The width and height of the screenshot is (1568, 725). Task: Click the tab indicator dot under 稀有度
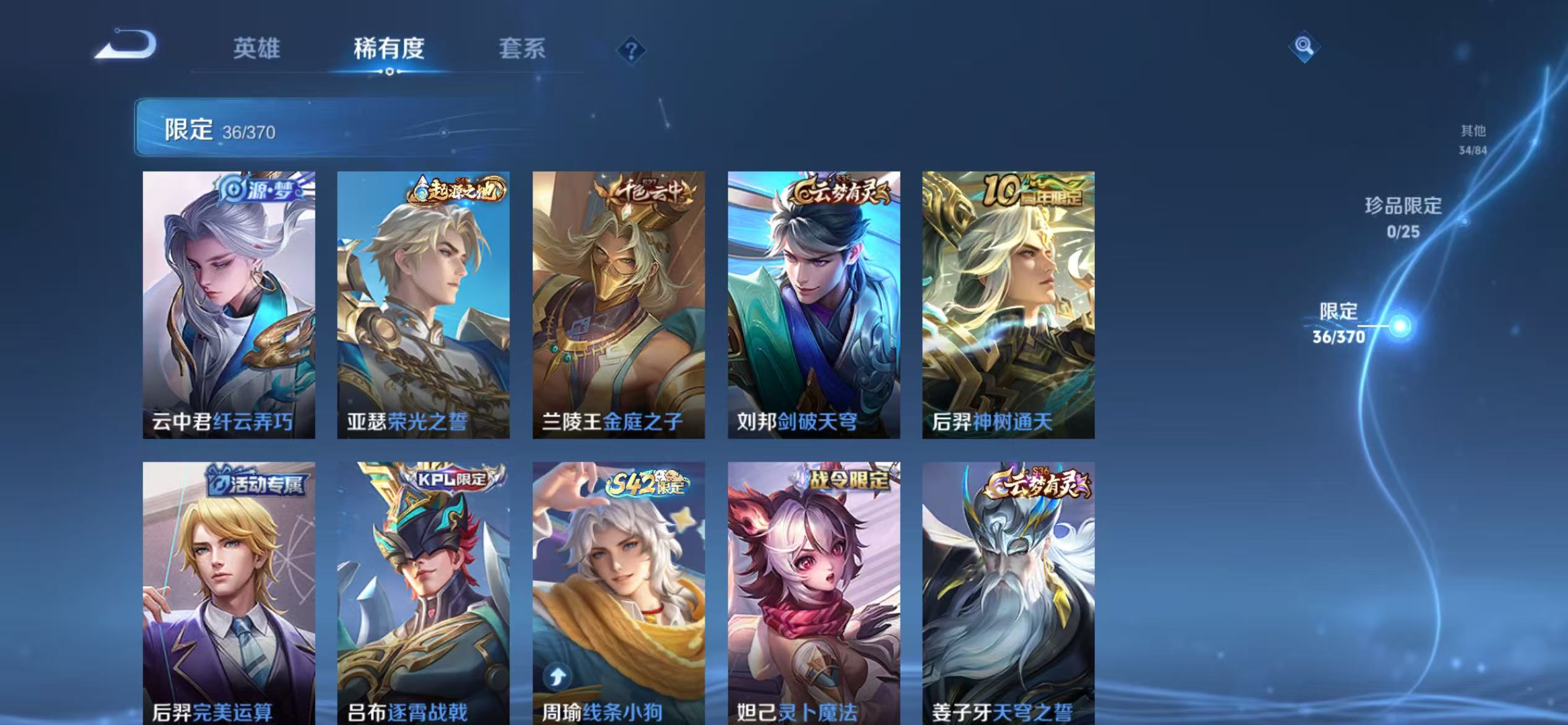[389, 71]
